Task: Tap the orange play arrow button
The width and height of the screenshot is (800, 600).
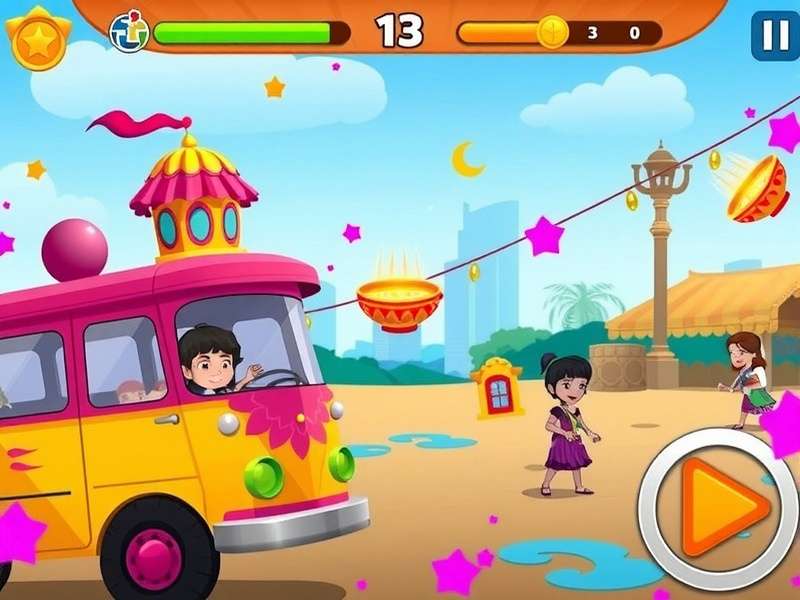Action: click(x=718, y=509)
